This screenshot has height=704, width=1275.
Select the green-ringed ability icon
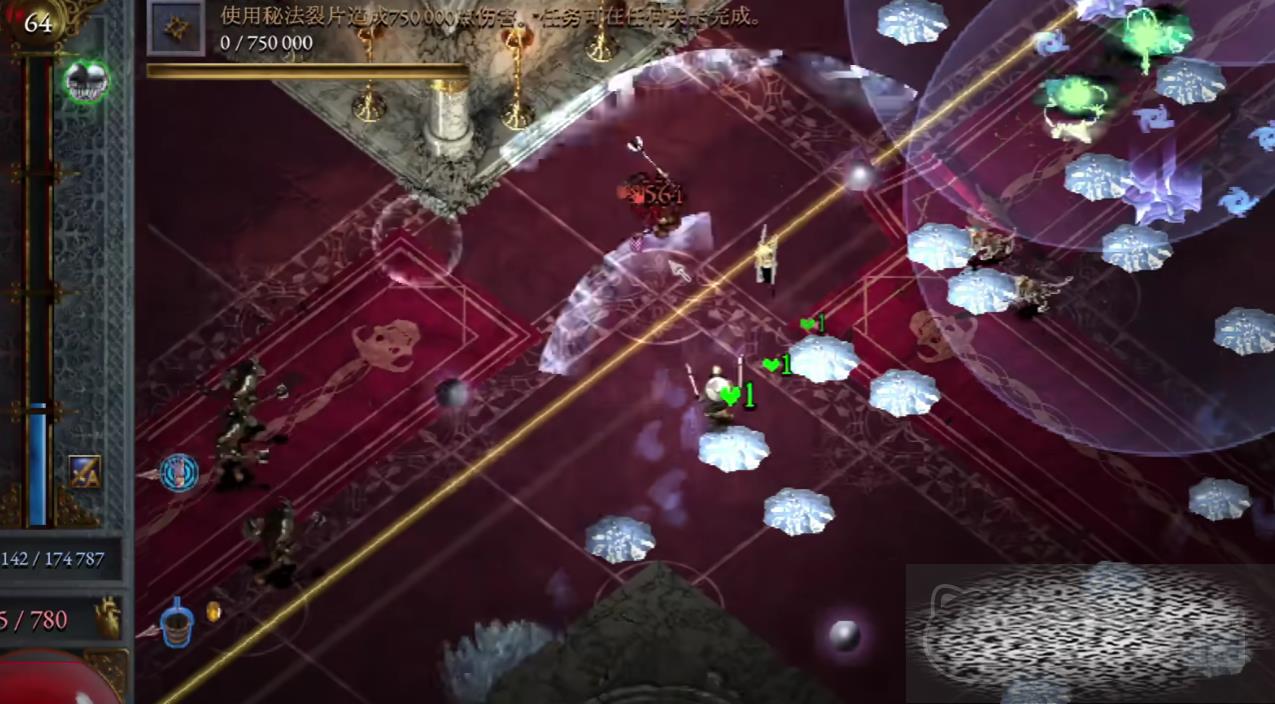coord(87,81)
